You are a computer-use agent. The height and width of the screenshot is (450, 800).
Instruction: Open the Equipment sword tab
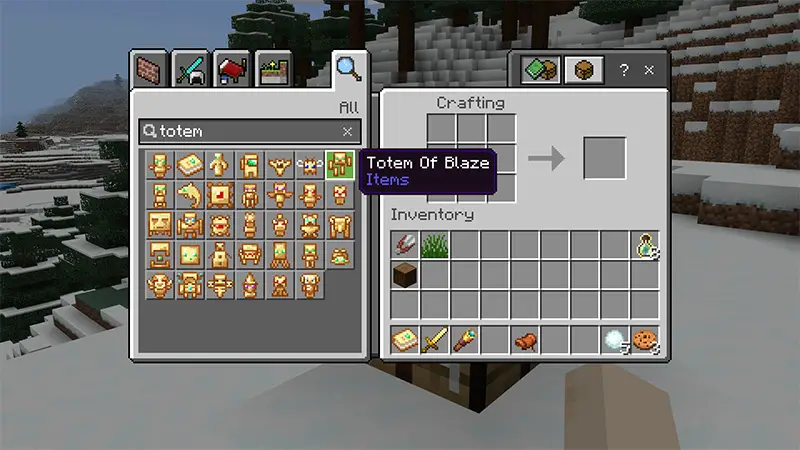[x=193, y=69]
